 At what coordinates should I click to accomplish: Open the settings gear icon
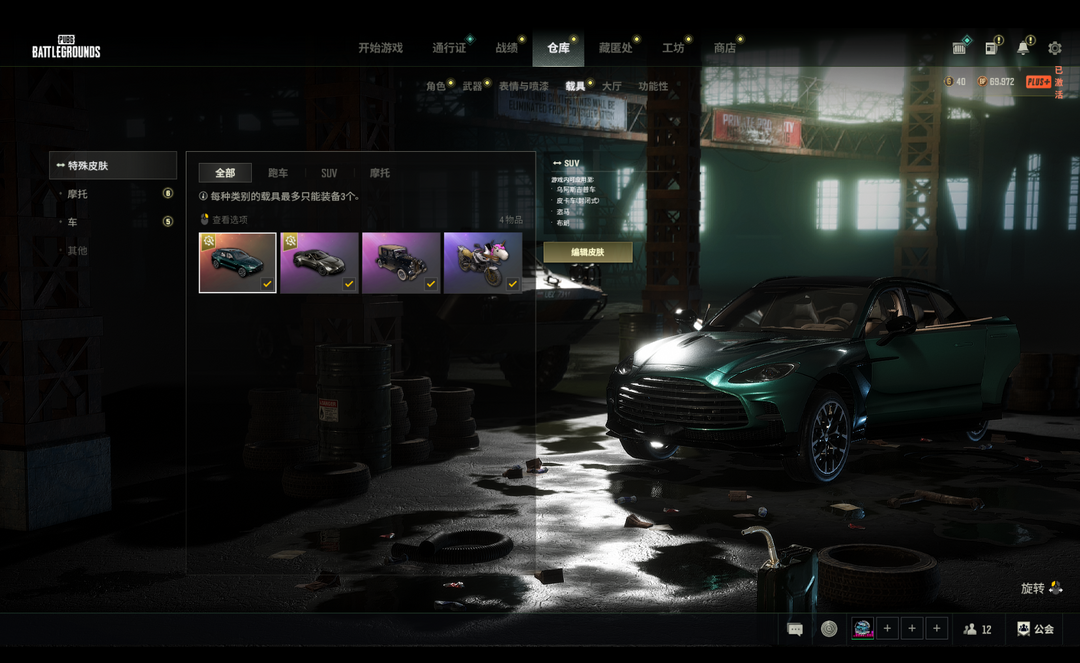[1055, 48]
